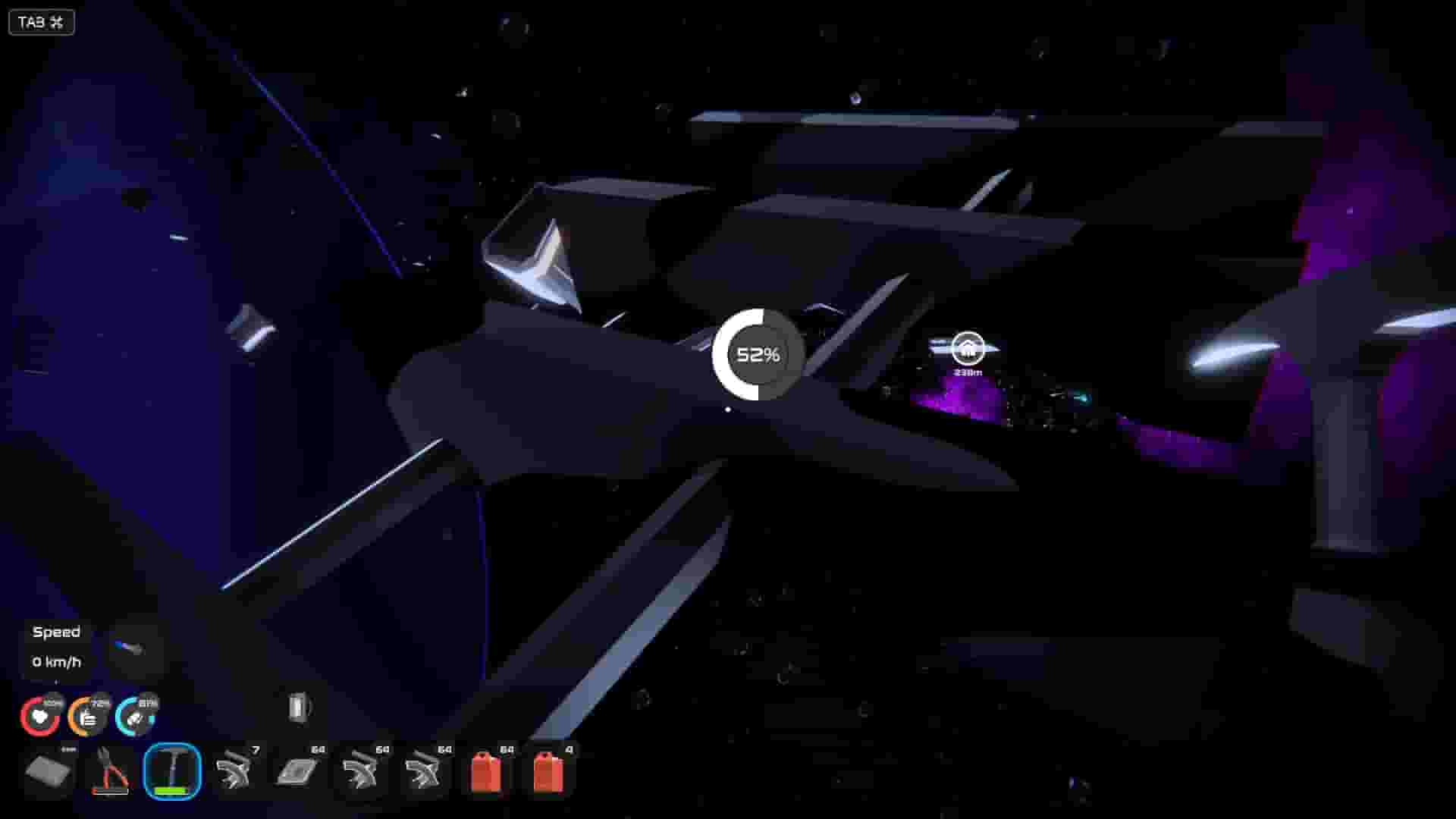
Task: Click the health indicator with red ring
Action: (x=41, y=716)
